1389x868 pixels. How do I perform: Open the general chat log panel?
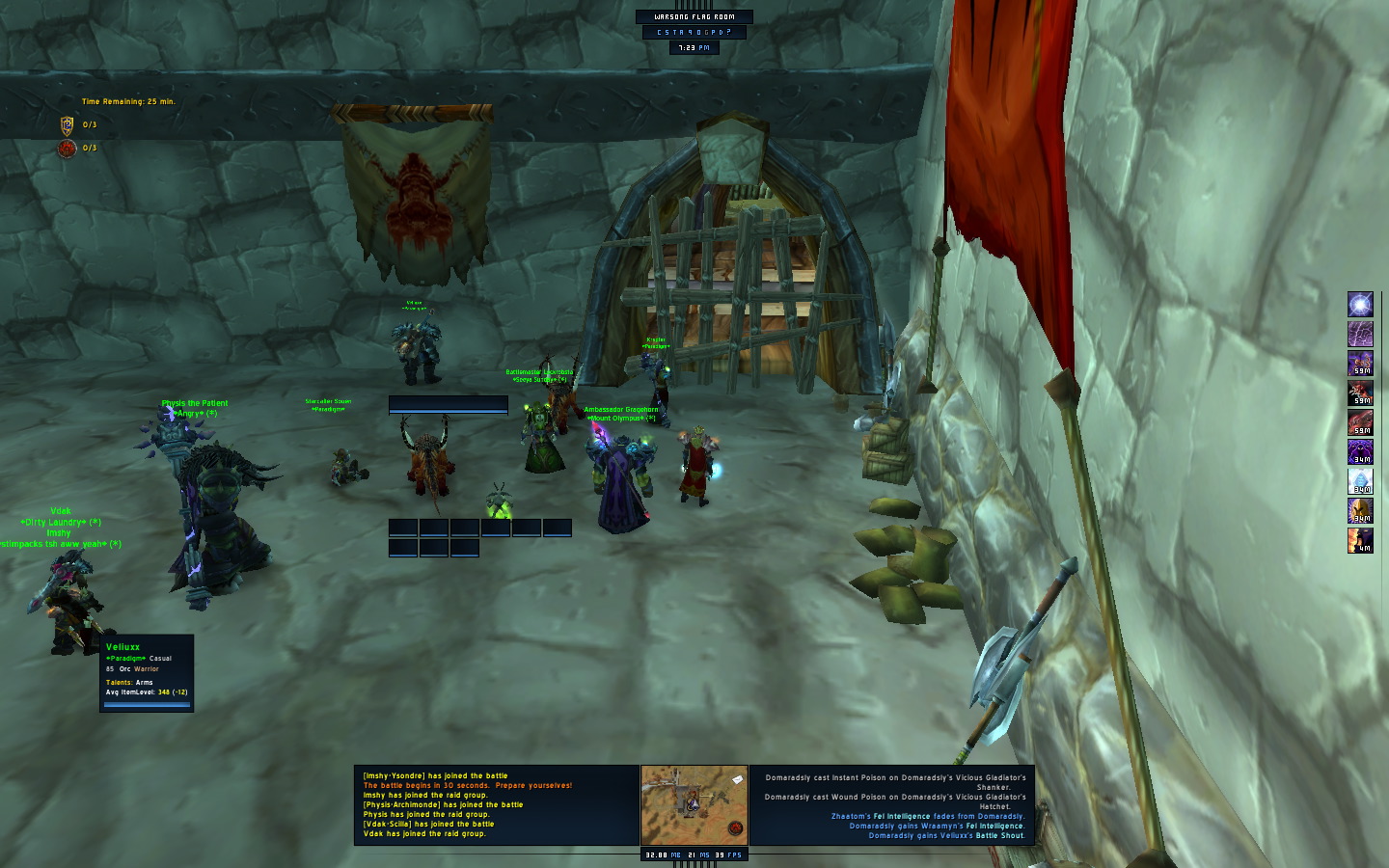497,805
